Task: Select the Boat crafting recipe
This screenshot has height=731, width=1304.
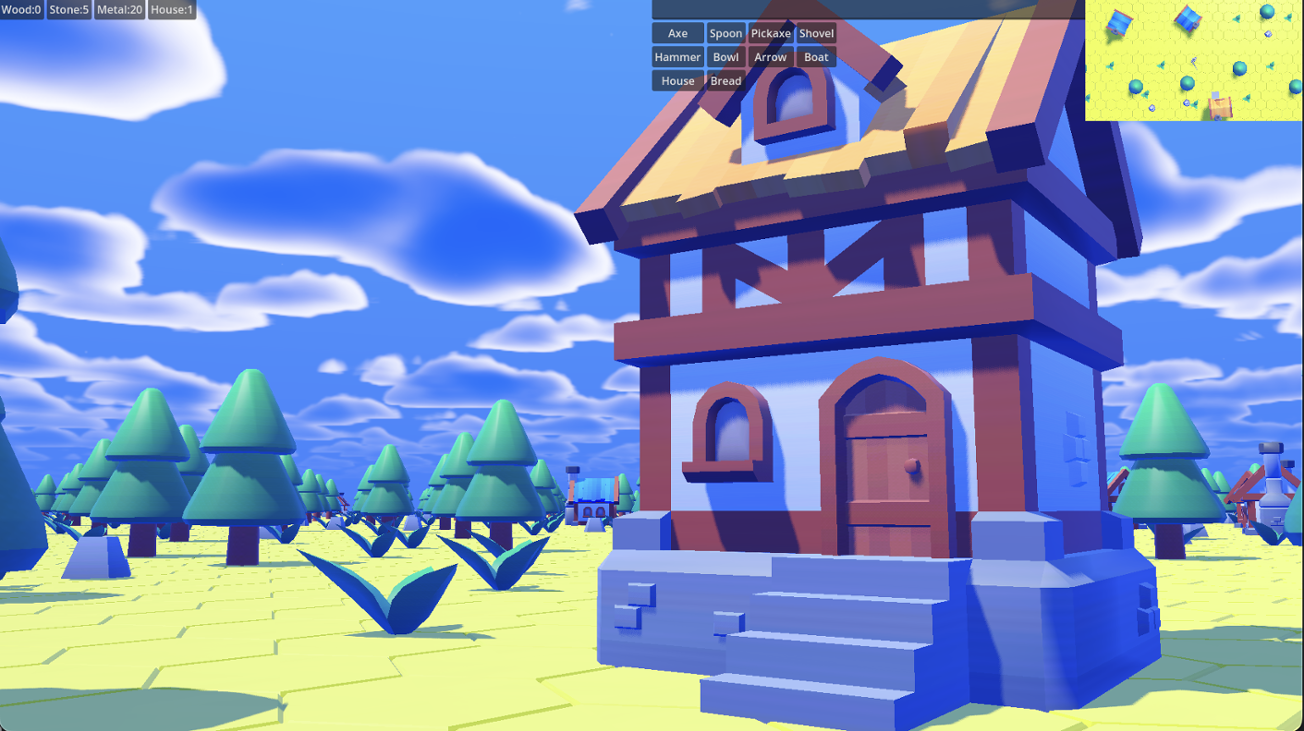Action: (x=815, y=57)
